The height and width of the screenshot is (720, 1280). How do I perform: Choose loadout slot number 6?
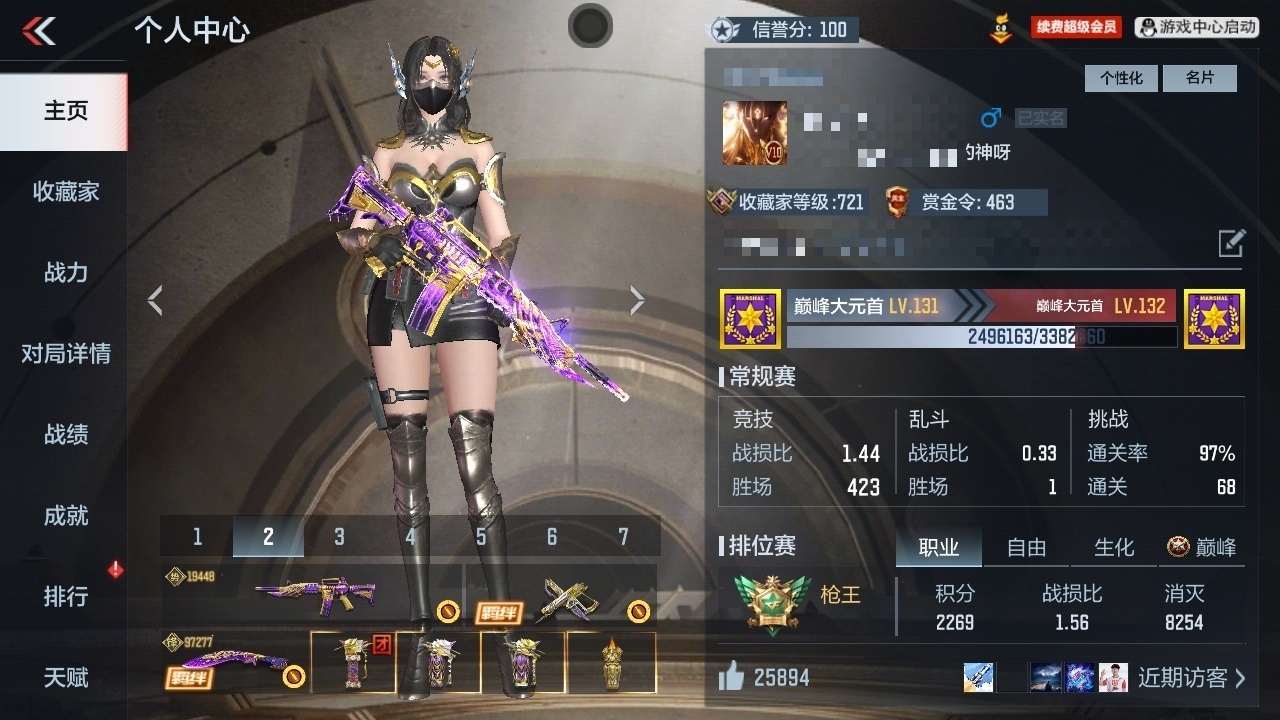552,537
